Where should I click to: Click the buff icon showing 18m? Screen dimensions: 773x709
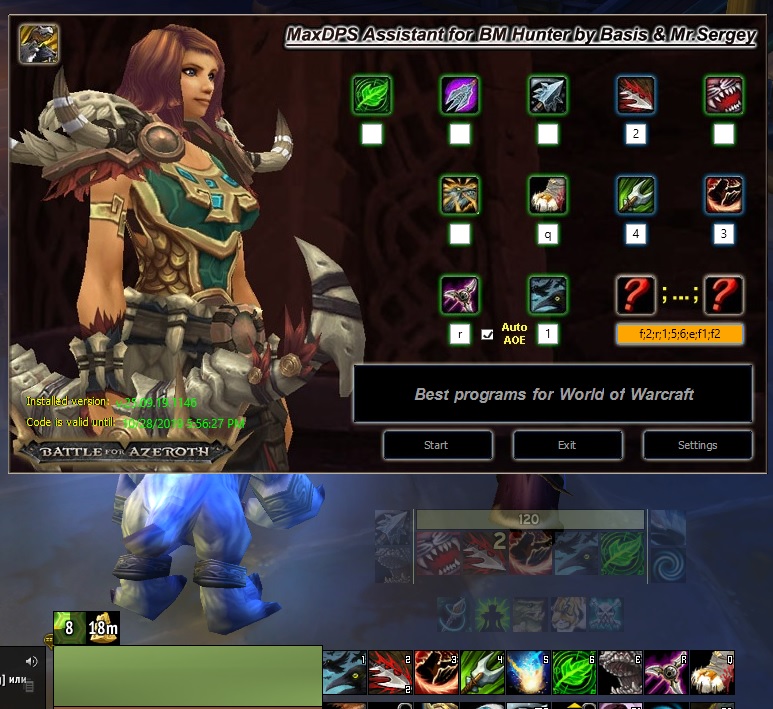103,627
